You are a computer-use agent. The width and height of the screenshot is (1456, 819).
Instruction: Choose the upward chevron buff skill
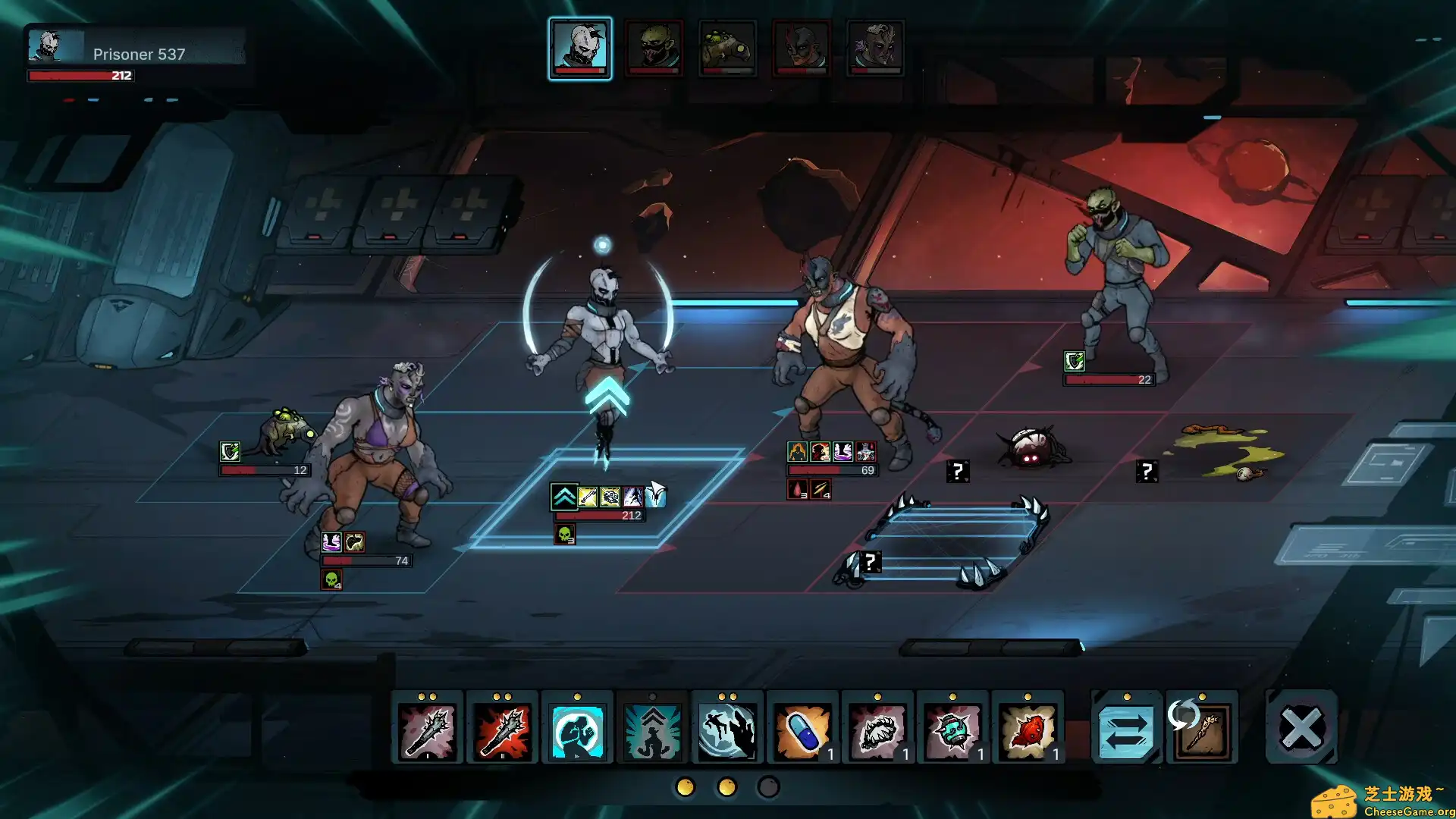652,730
